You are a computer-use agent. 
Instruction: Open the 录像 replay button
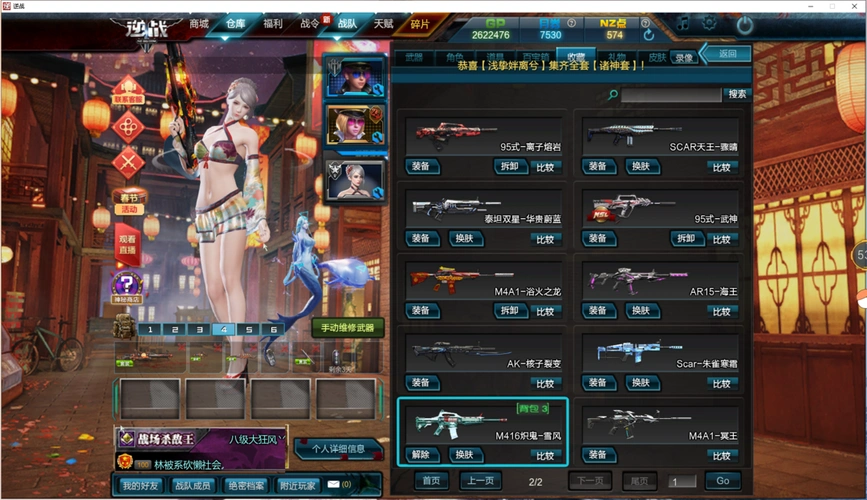pyautogui.click(x=684, y=58)
